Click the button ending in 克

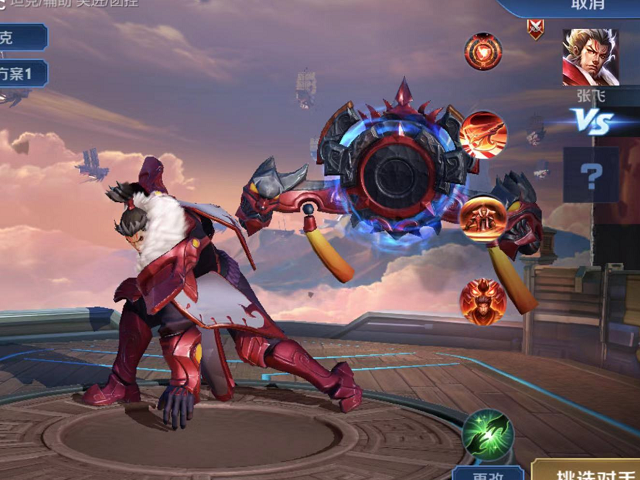pos(20,37)
